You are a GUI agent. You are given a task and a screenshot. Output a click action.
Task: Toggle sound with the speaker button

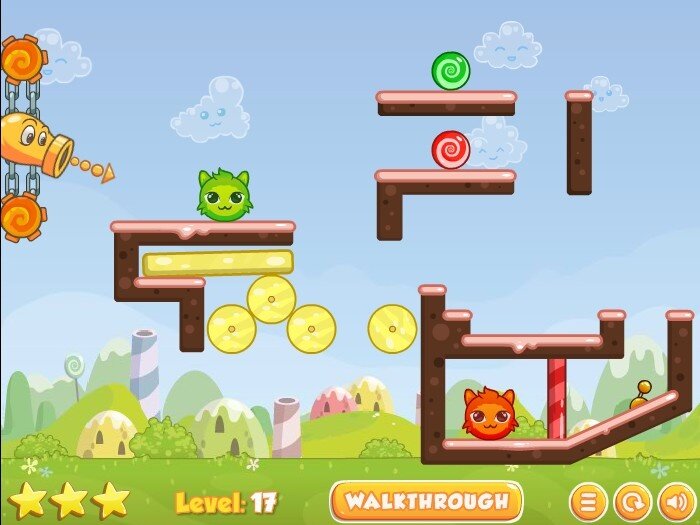point(675,501)
